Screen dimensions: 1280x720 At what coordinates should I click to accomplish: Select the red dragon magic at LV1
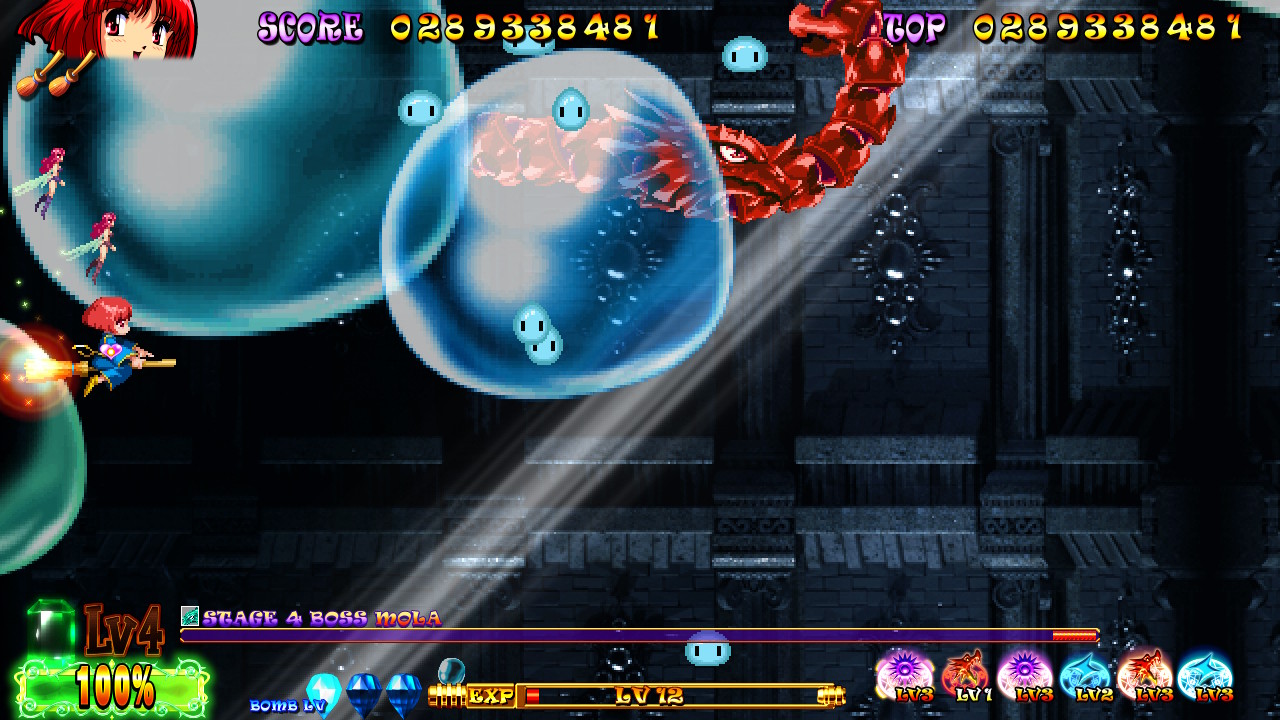(x=965, y=674)
